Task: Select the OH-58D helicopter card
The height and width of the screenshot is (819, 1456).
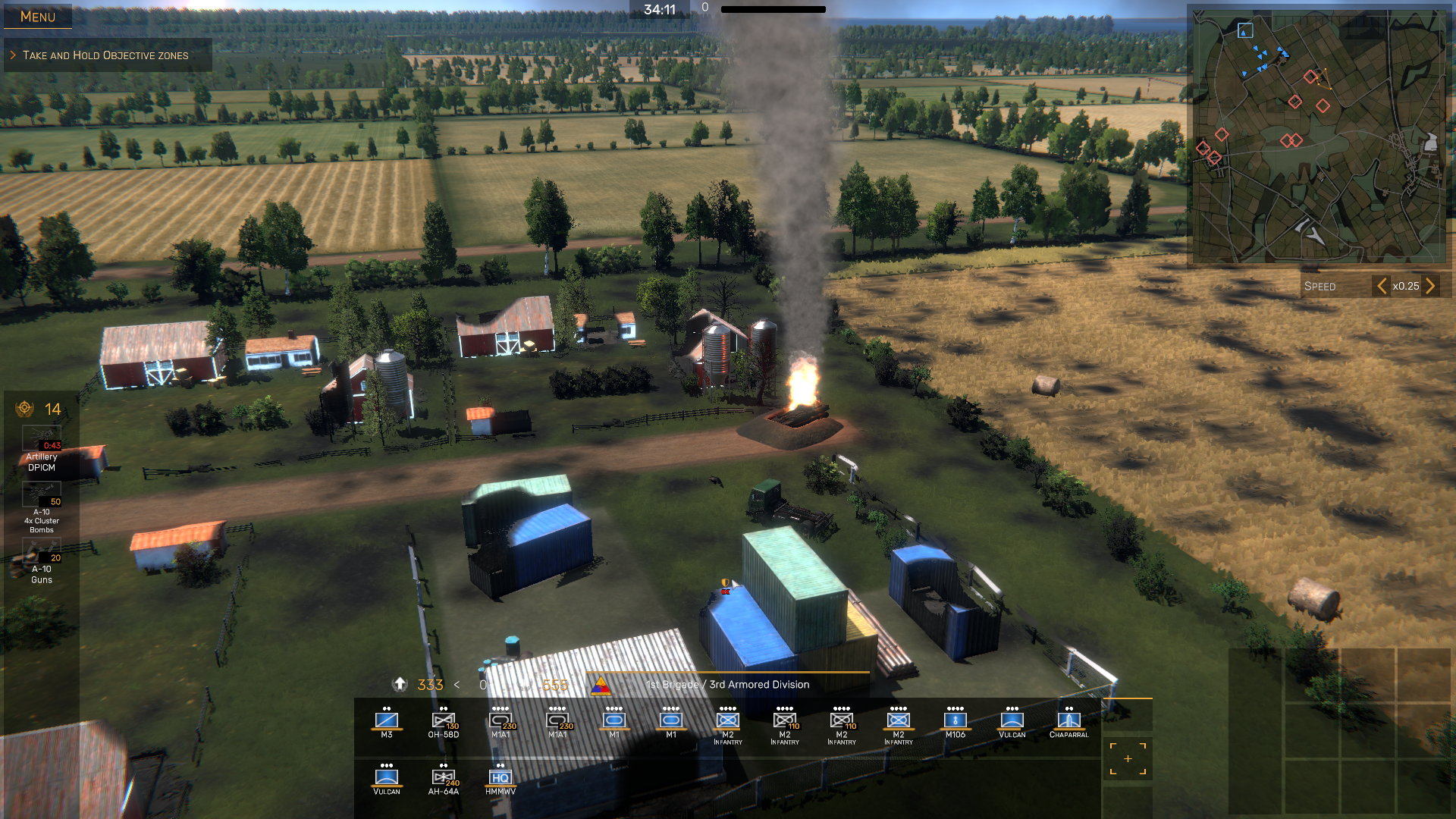Action: 444,722
